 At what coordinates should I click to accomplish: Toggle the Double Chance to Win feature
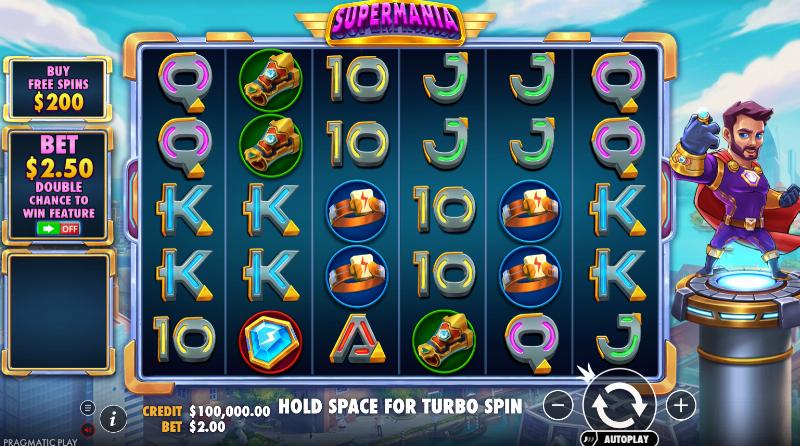(58, 228)
